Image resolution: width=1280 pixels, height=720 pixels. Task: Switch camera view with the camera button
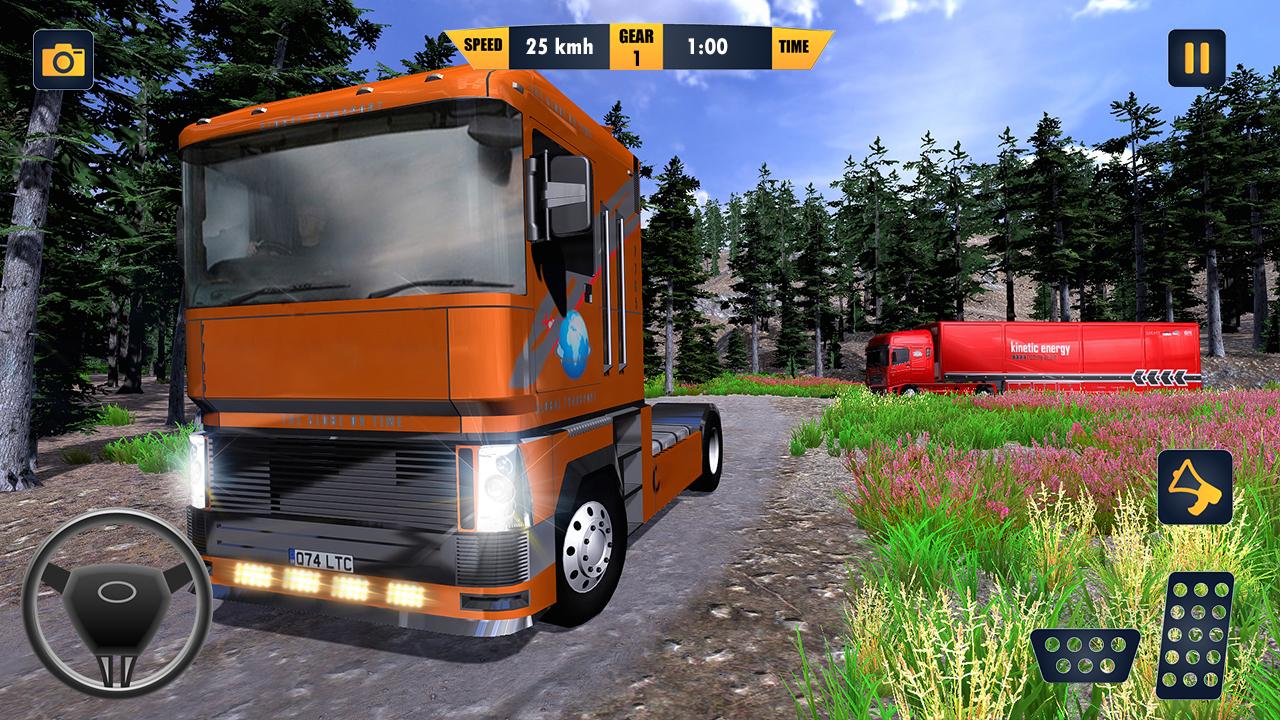pos(63,60)
